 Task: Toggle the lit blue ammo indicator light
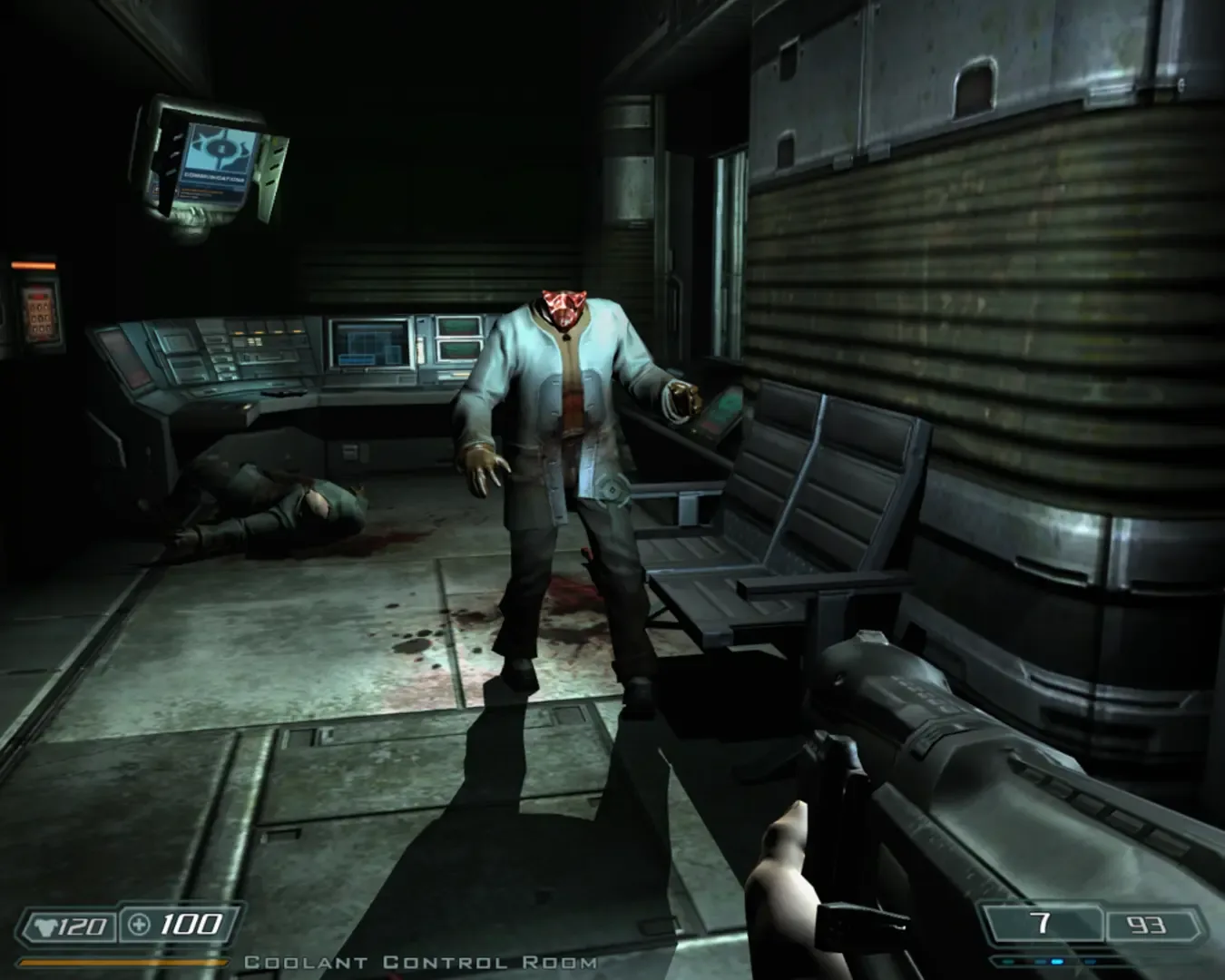pyautogui.click(x=1057, y=962)
